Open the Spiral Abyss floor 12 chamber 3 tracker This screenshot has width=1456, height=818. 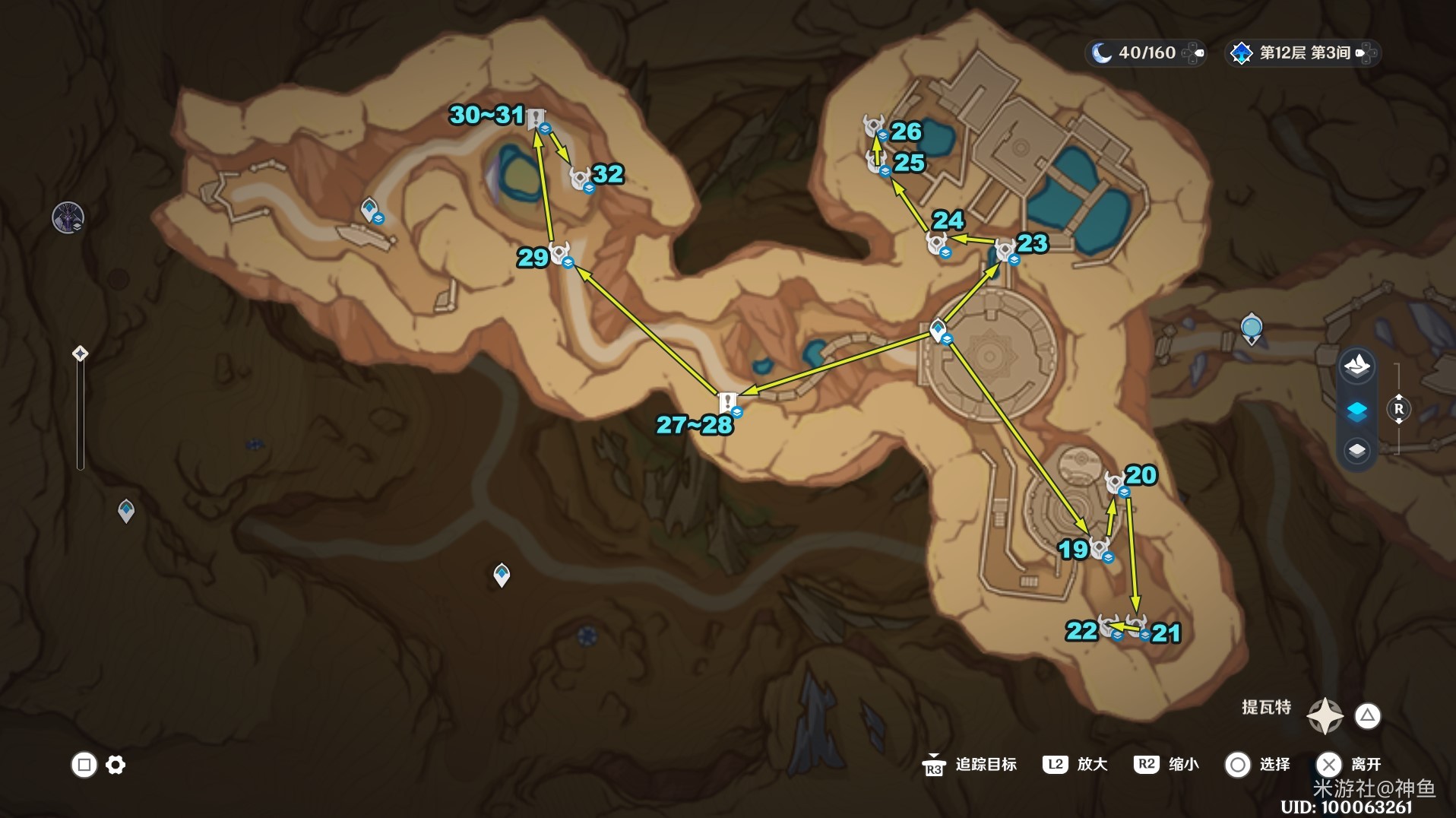click(1302, 52)
